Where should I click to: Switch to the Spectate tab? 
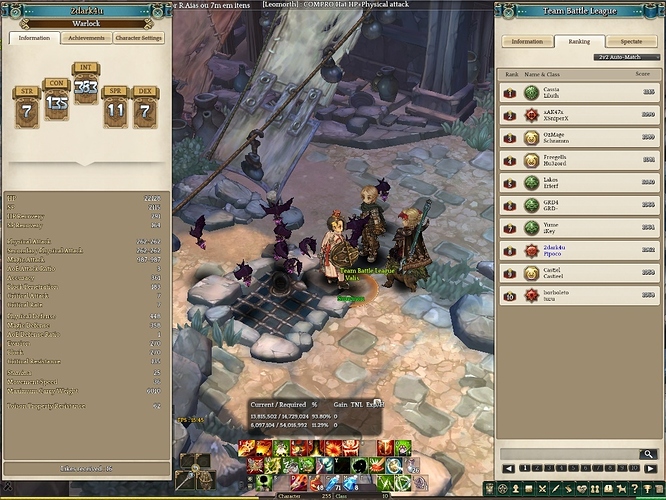631,42
